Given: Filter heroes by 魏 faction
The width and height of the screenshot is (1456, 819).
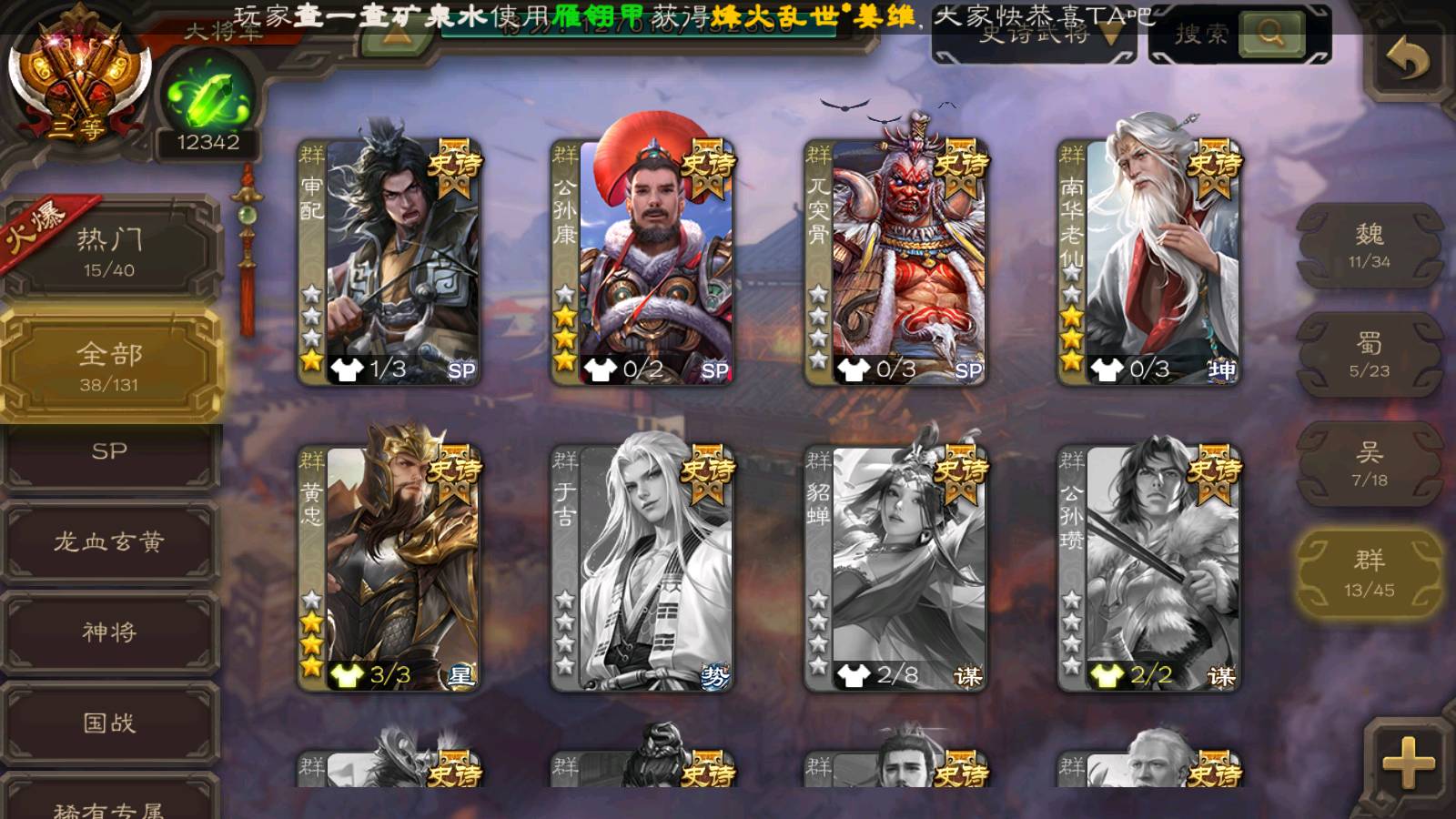Looking at the screenshot, I should [1369, 246].
